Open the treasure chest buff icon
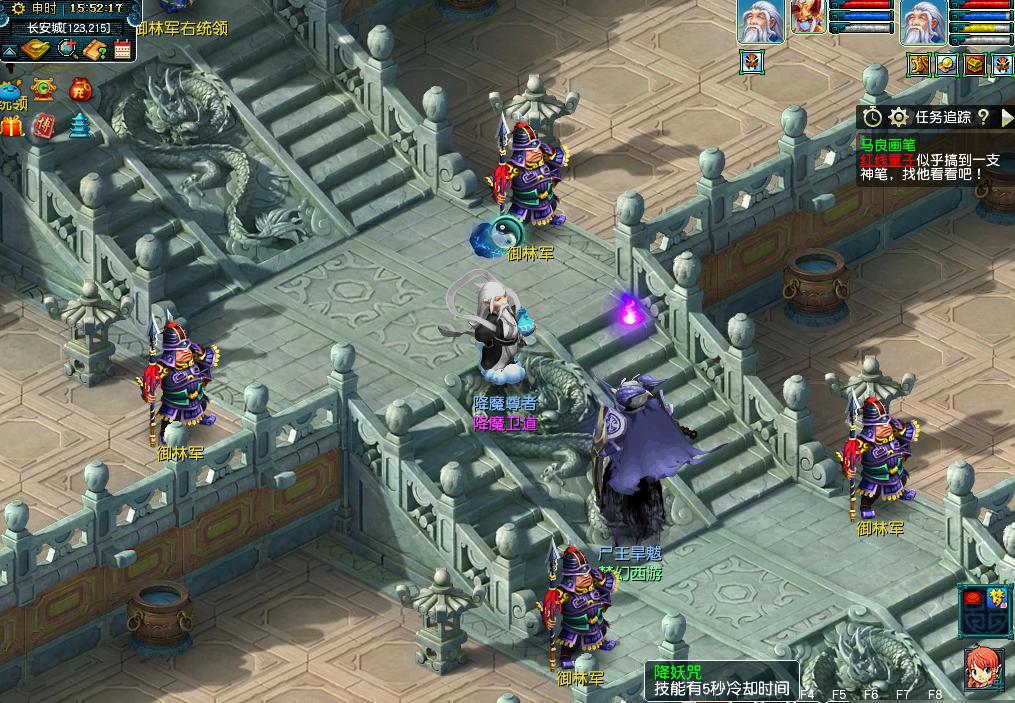The height and width of the screenshot is (703, 1015). (x=974, y=65)
